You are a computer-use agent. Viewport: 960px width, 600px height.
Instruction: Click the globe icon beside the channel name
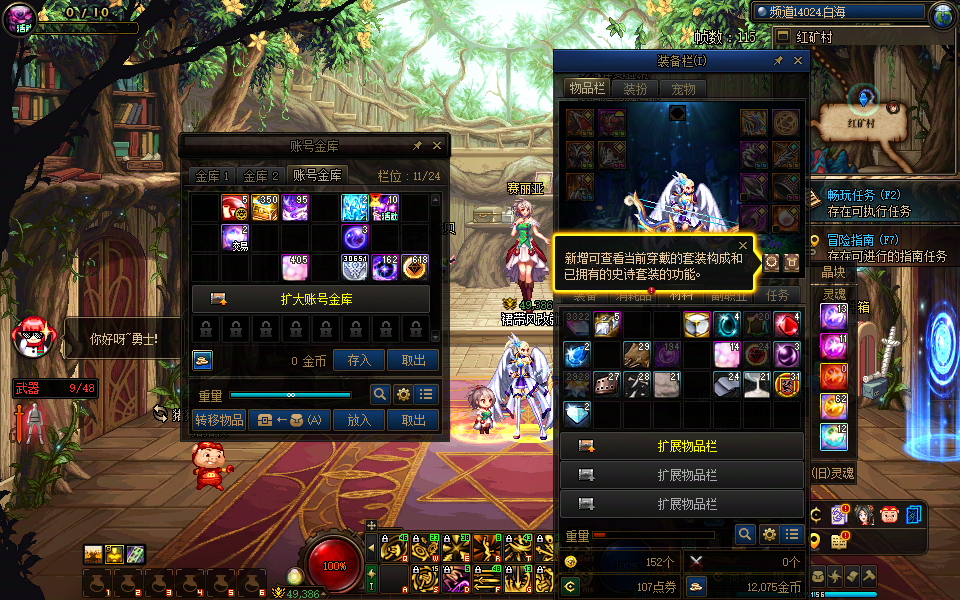tap(942, 15)
